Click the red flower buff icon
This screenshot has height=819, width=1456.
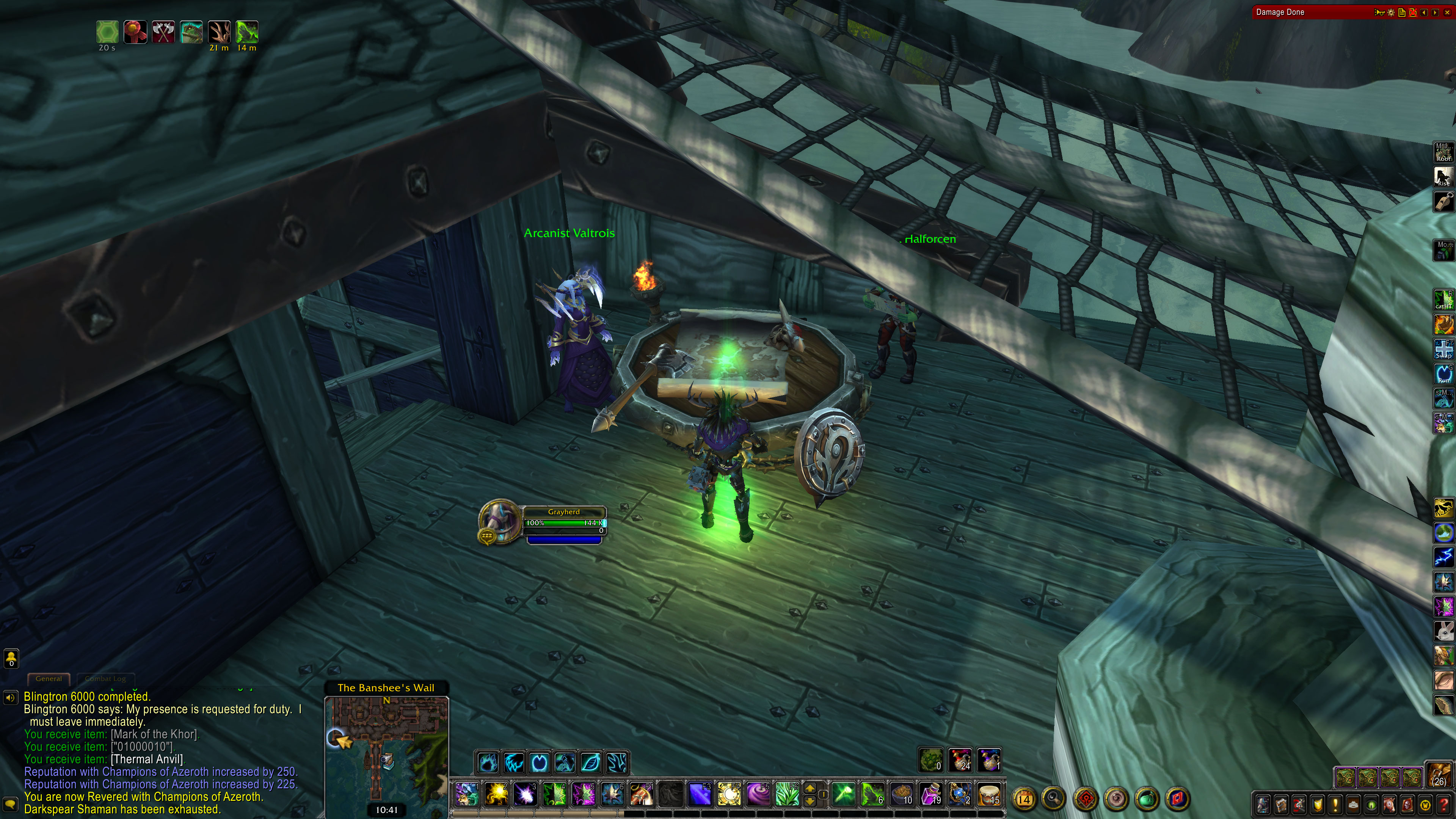(x=135, y=31)
